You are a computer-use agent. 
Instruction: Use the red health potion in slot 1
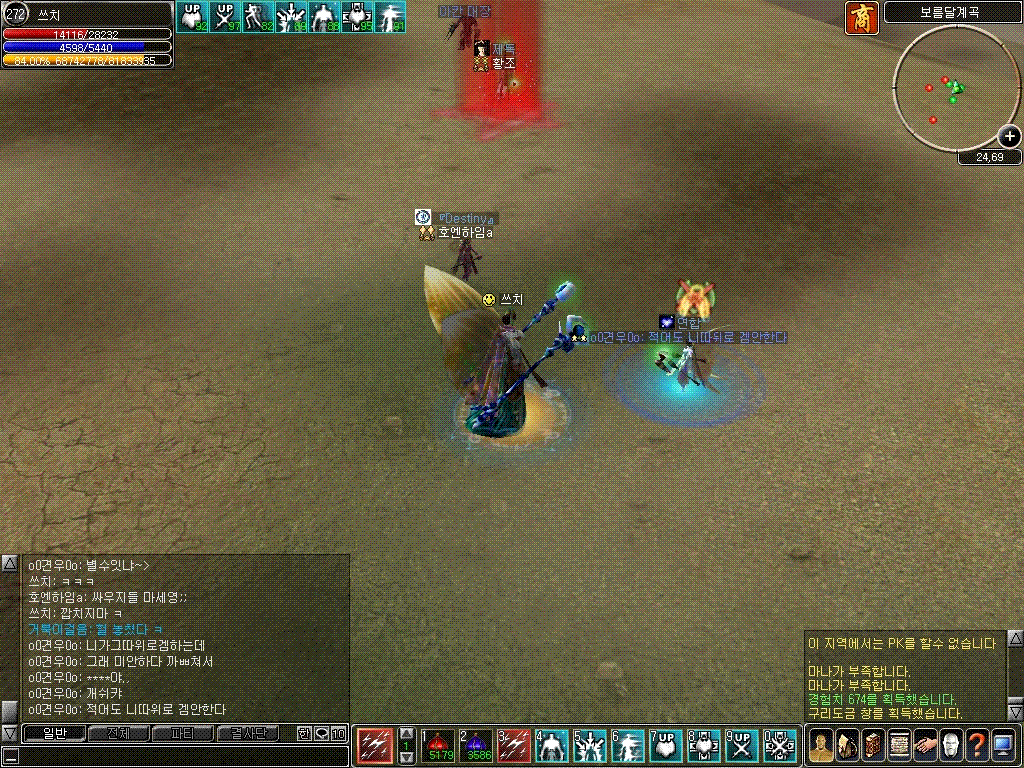point(440,746)
